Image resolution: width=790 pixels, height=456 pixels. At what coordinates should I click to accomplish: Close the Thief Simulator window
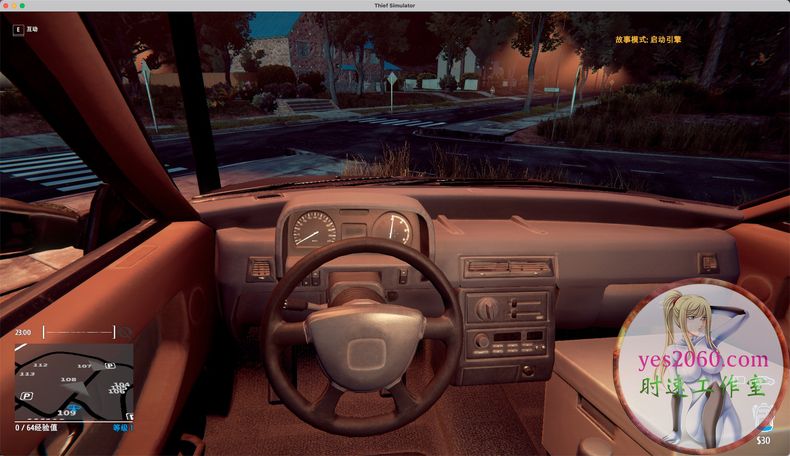click(x=6, y=6)
